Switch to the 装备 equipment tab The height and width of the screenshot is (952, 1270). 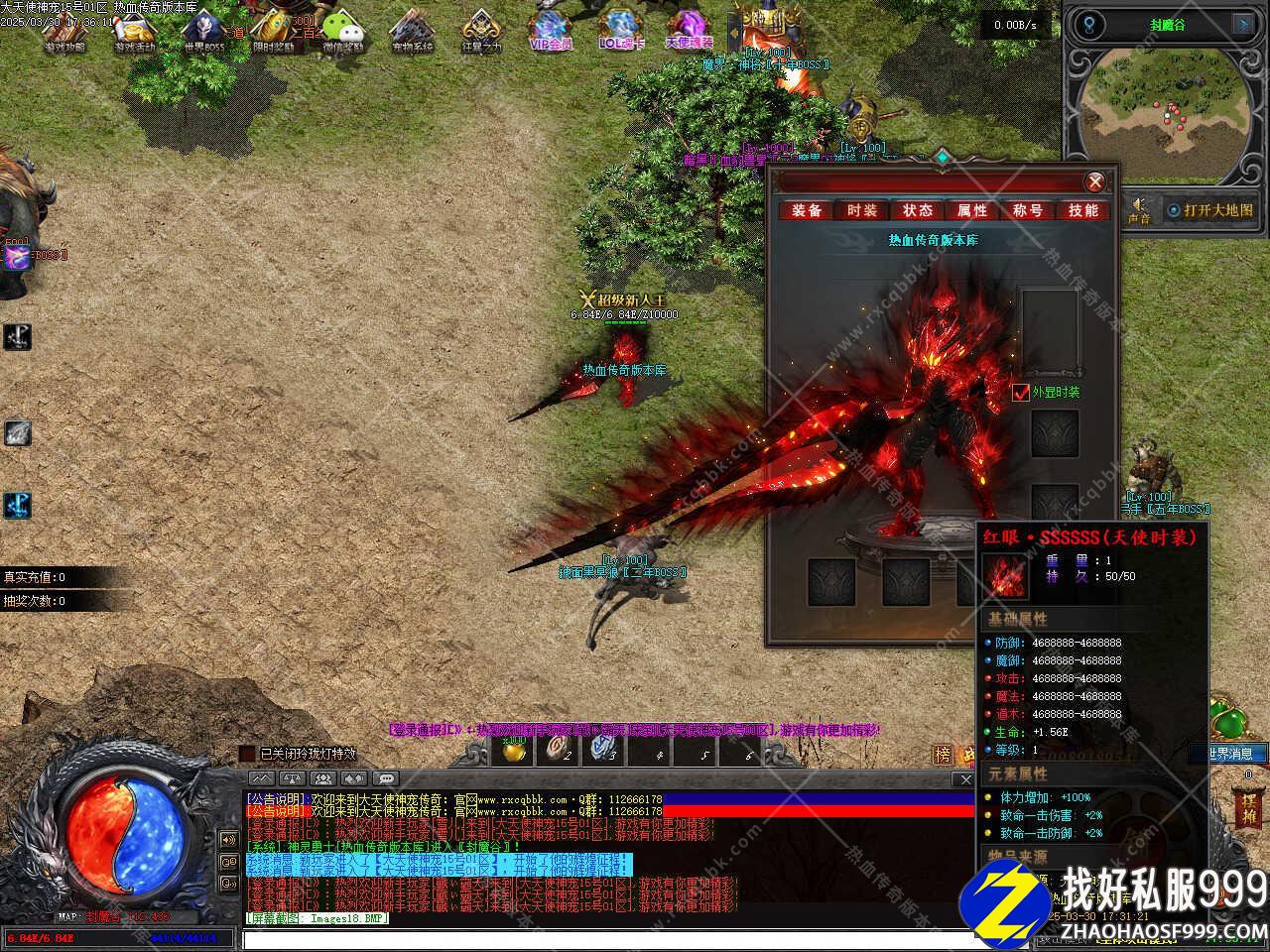click(x=807, y=210)
